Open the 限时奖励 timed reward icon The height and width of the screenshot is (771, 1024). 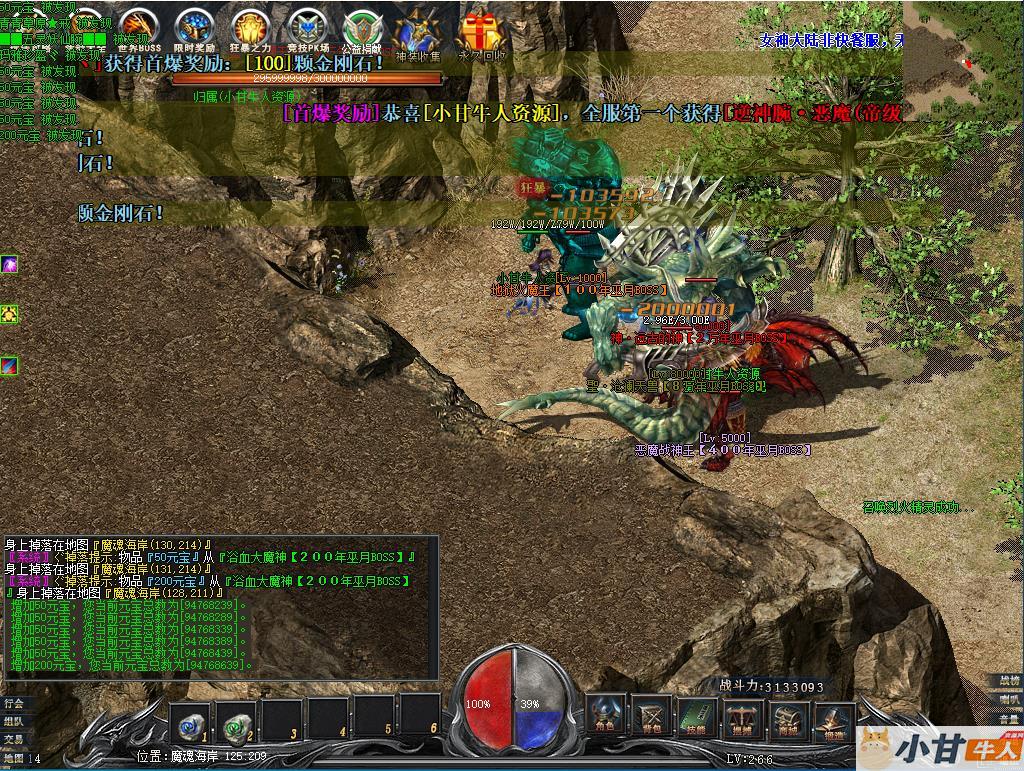click(x=194, y=29)
